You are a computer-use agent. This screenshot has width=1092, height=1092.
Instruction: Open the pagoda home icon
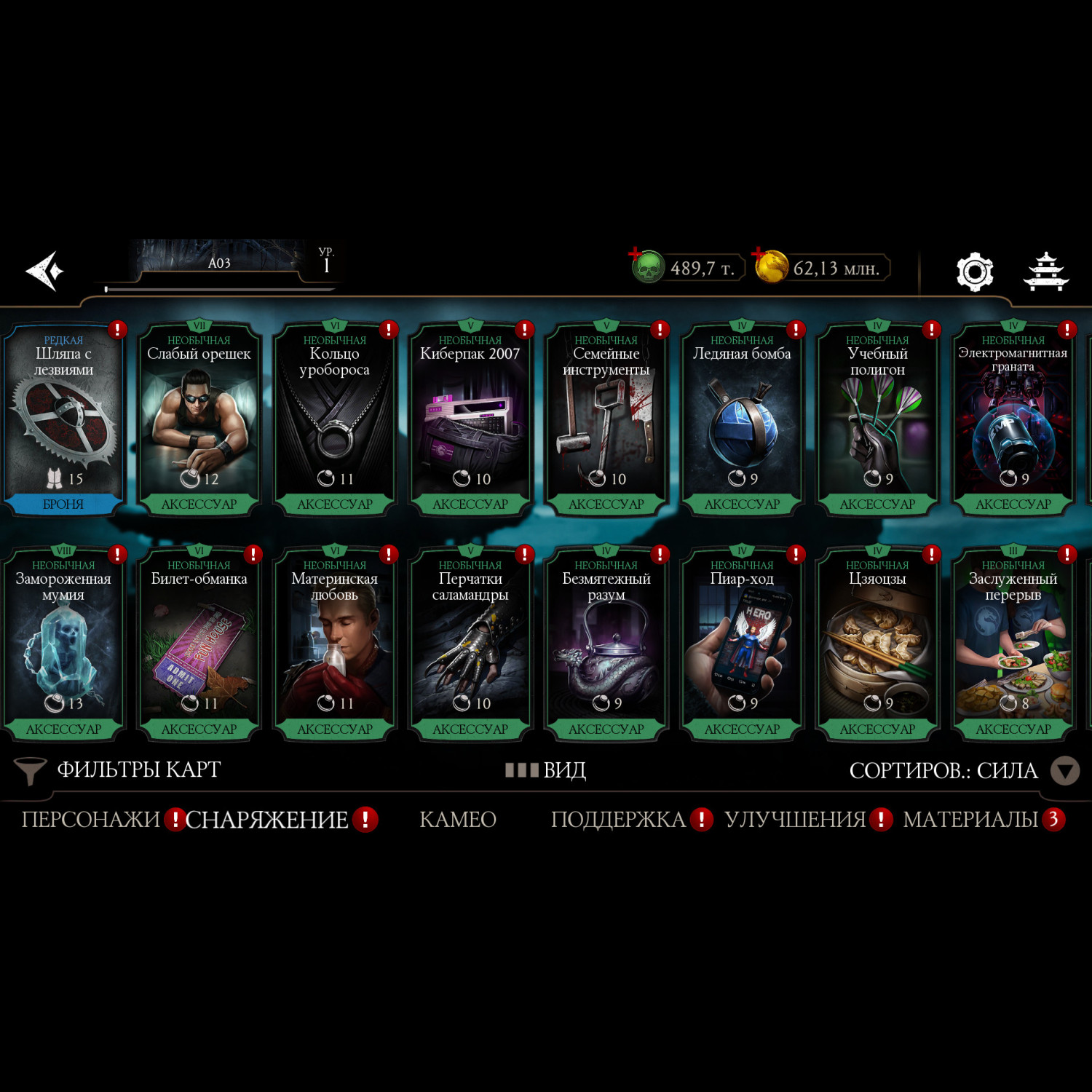coord(1045,272)
